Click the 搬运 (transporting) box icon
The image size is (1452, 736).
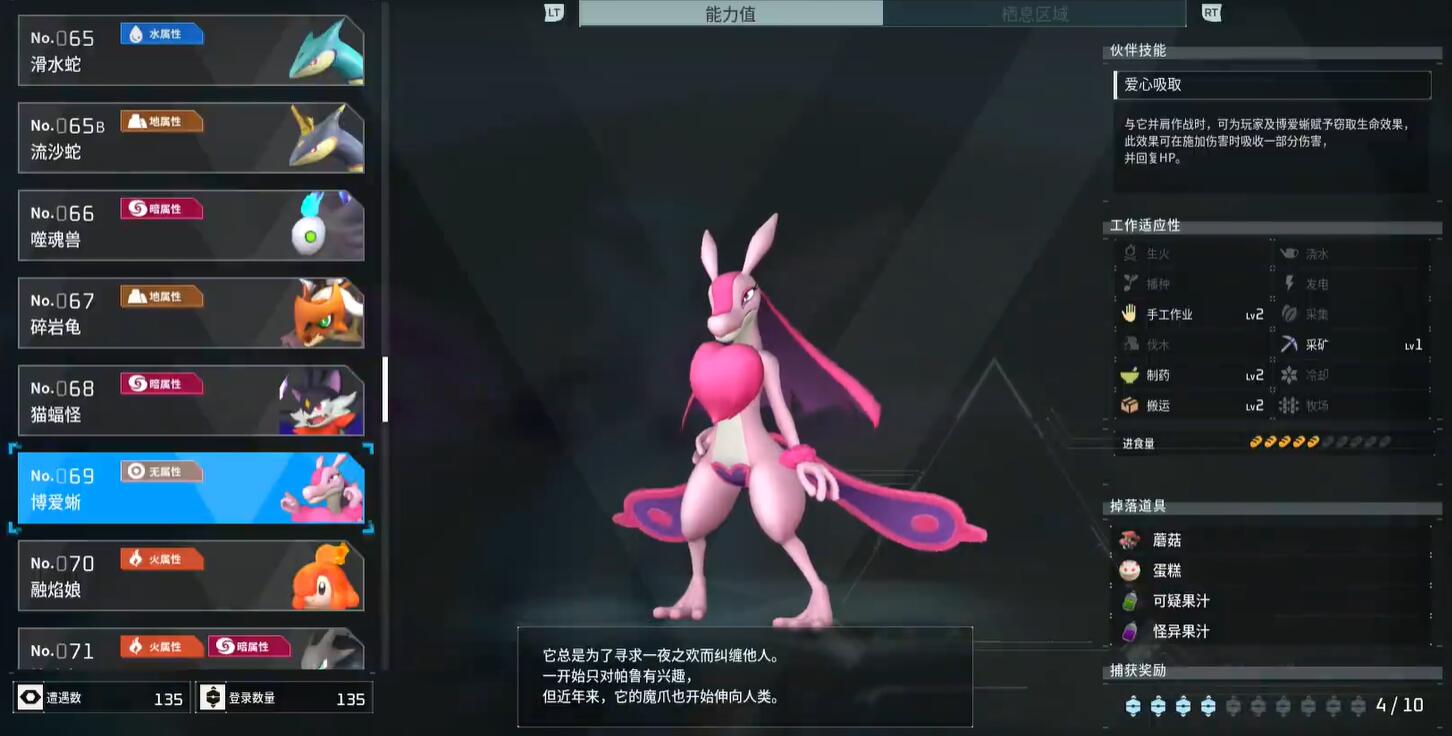[1131, 405]
